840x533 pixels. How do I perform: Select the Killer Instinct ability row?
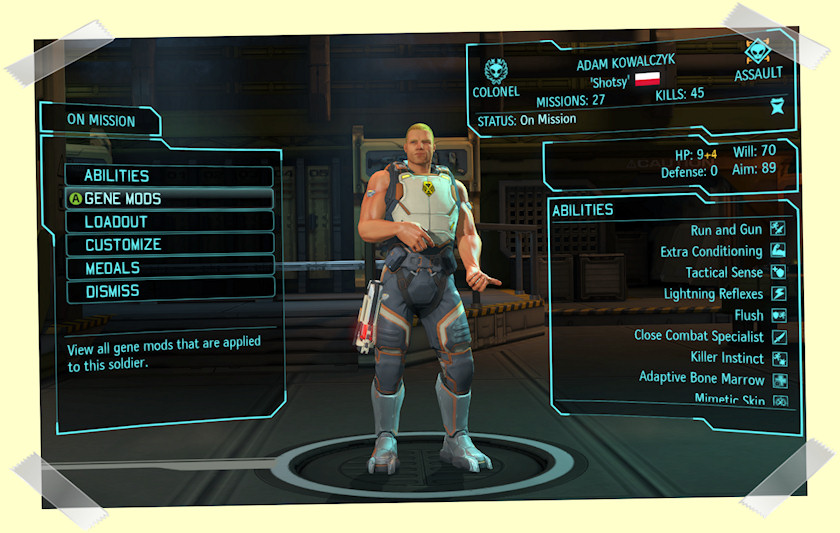(x=727, y=358)
